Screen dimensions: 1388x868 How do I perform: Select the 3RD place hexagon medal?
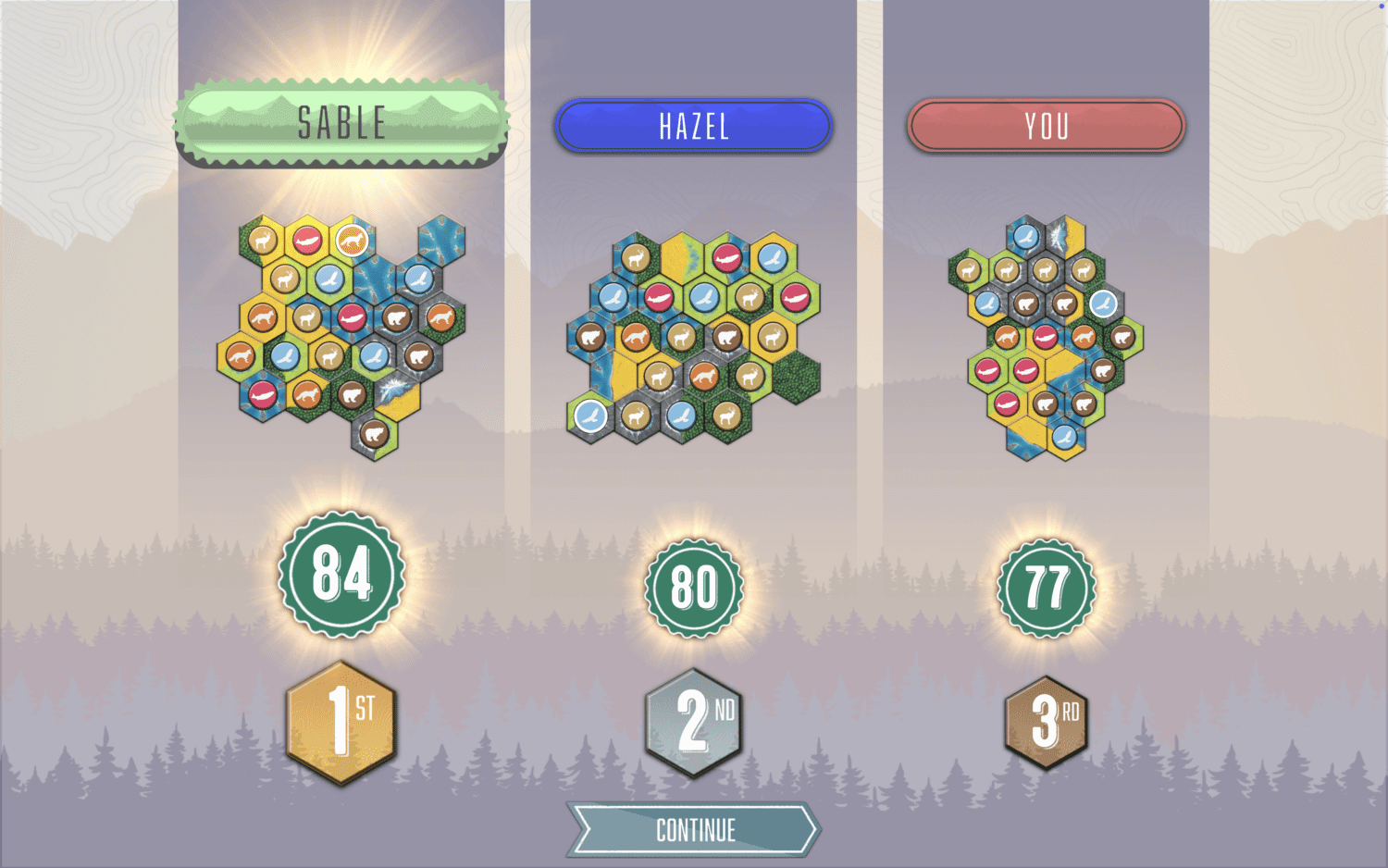point(1046,719)
